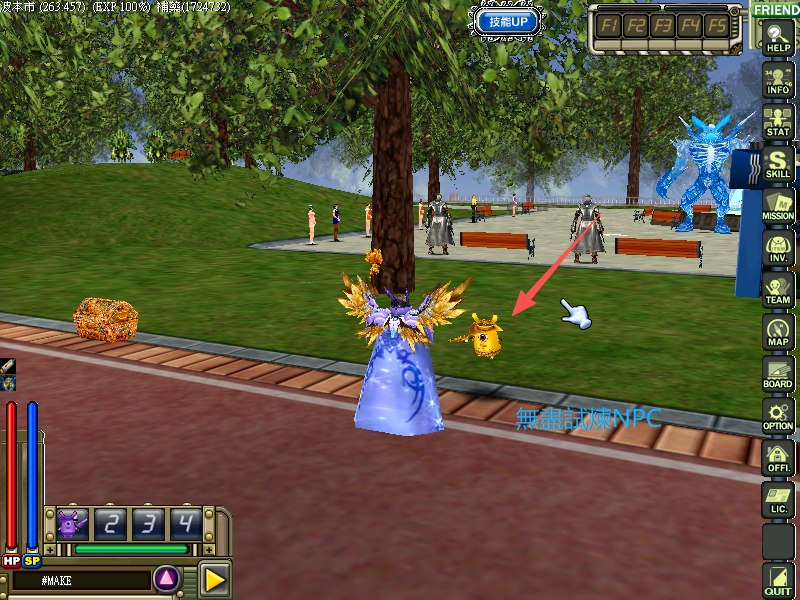Show the MAP
800x600 pixels.
(x=778, y=332)
